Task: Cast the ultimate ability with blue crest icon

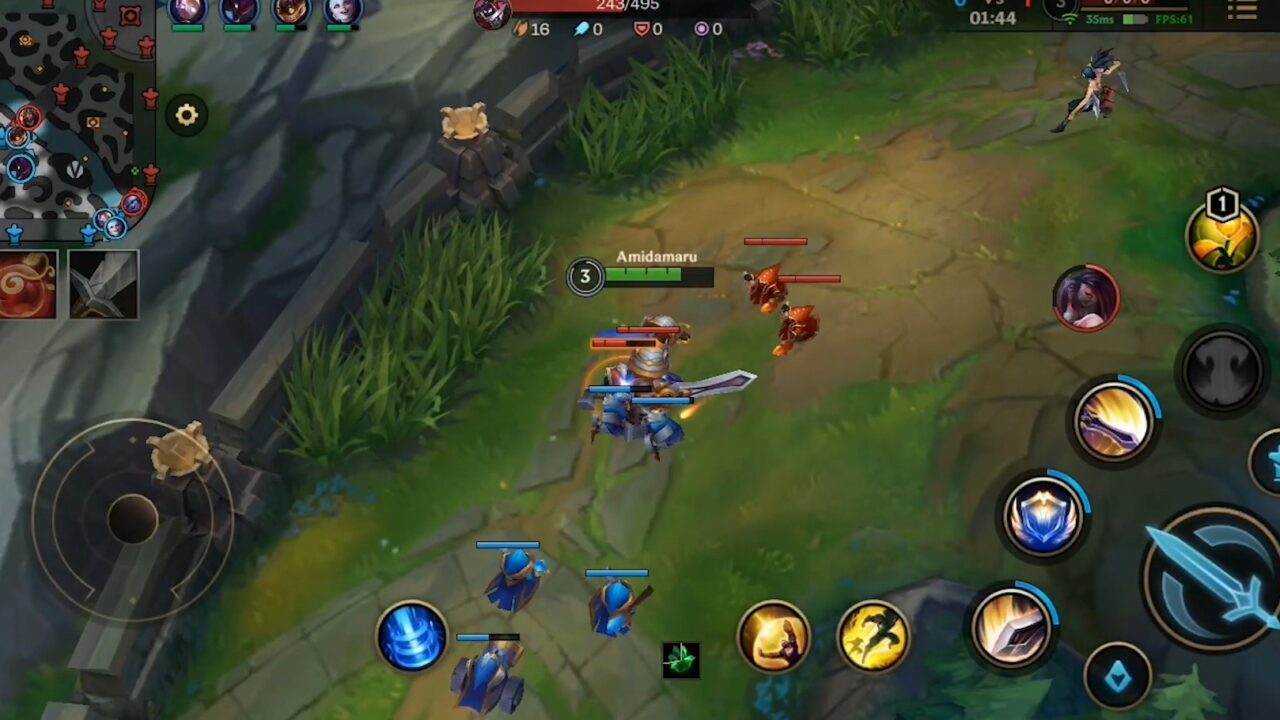Action: 1045,515
